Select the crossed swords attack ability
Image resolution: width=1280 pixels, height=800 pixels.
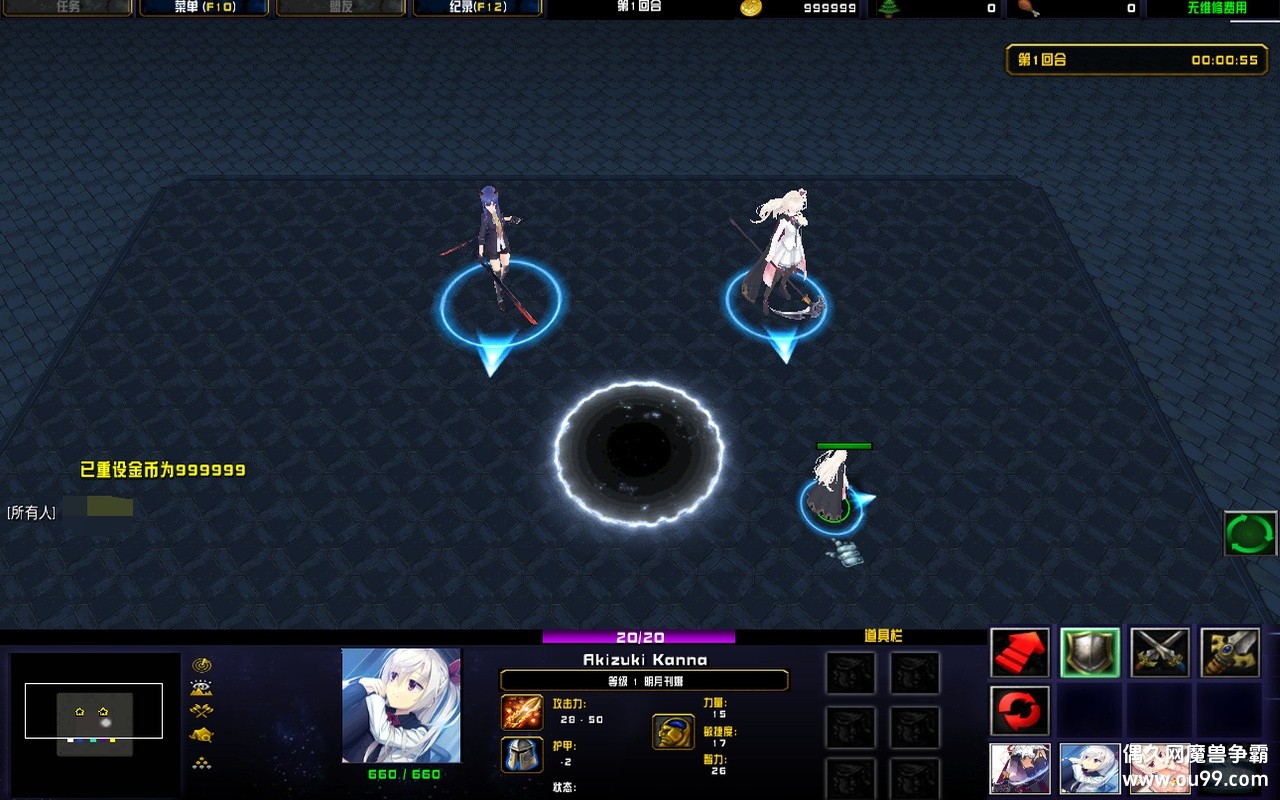coord(1158,654)
